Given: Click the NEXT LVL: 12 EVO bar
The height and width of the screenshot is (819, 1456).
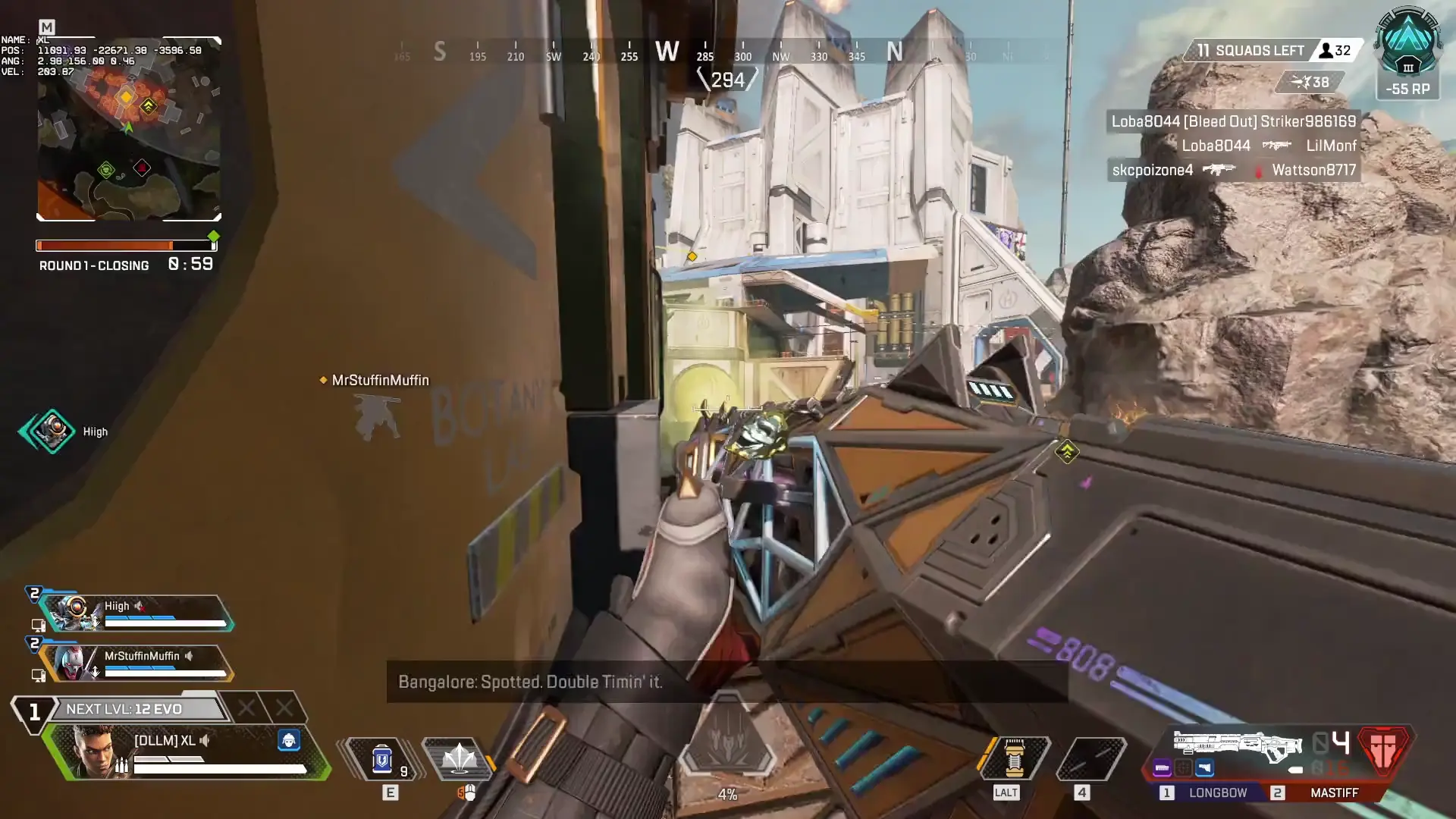Looking at the screenshot, I should (135, 708).
